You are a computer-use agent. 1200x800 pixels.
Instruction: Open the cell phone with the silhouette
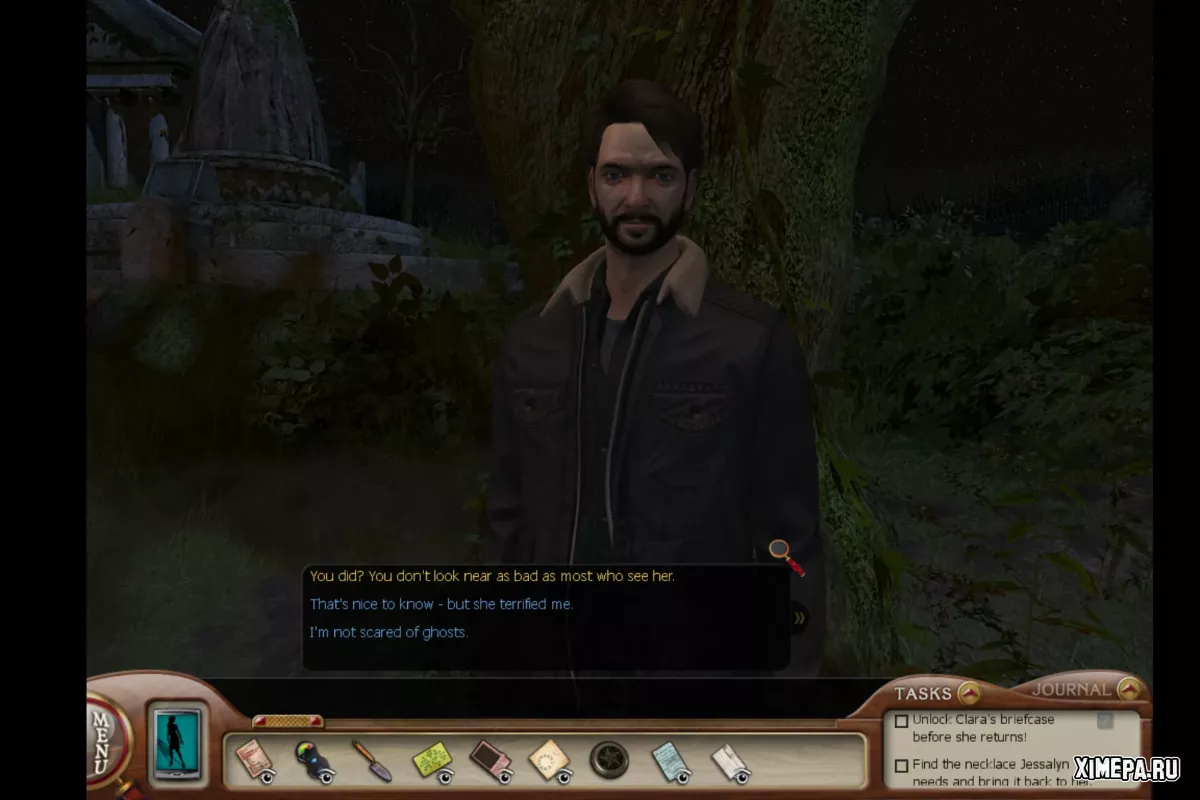pyautogui.click(x=177, y=743)
